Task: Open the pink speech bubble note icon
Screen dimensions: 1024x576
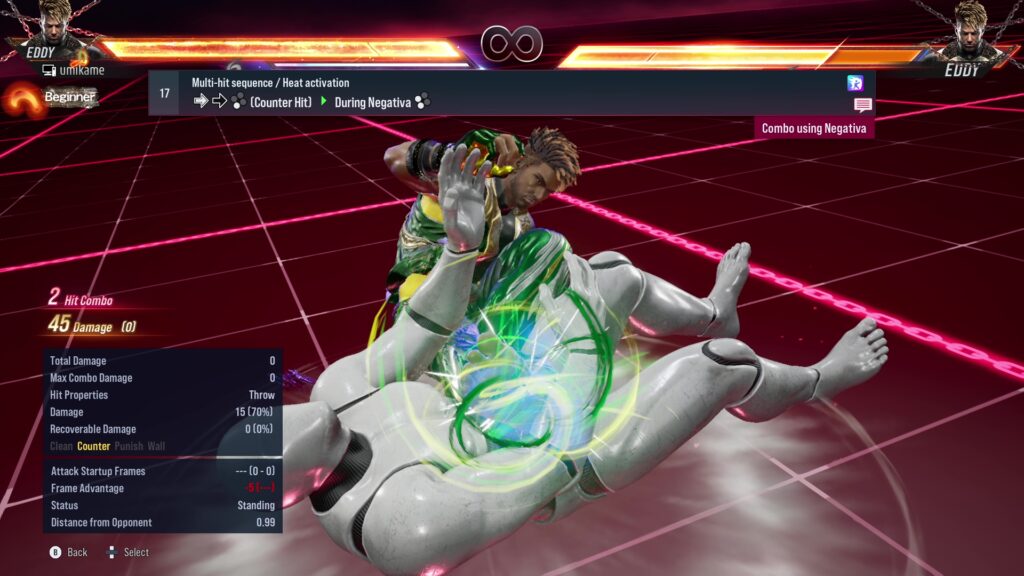Action: [862, 105]
